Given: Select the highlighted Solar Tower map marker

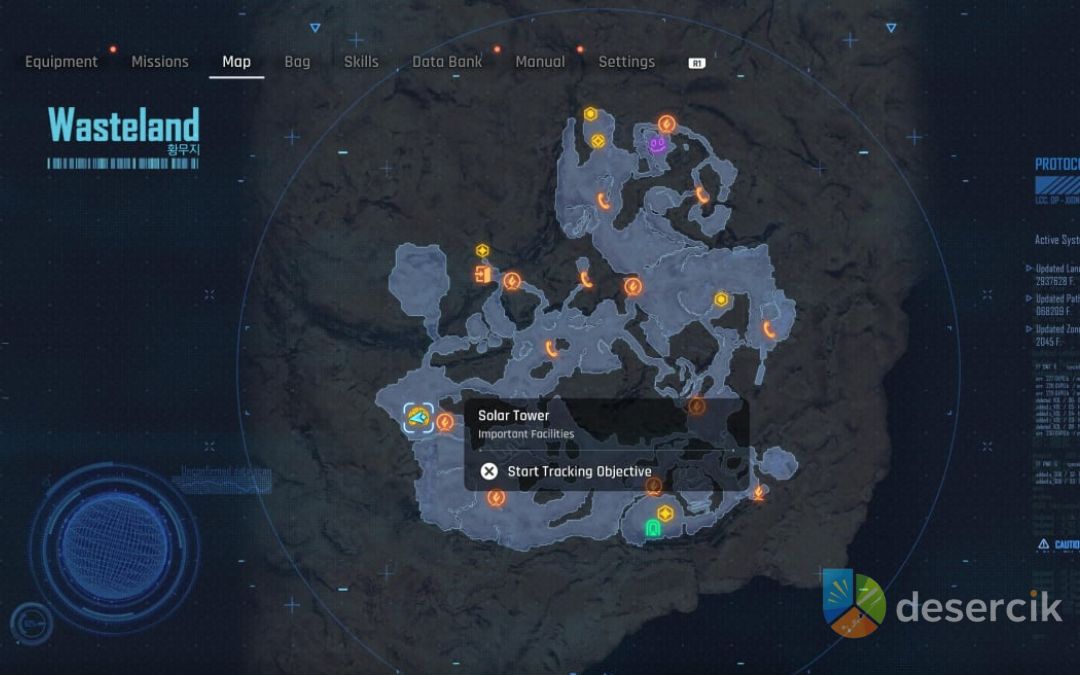Looking at the screenshot, I should [x=418, y=417].
